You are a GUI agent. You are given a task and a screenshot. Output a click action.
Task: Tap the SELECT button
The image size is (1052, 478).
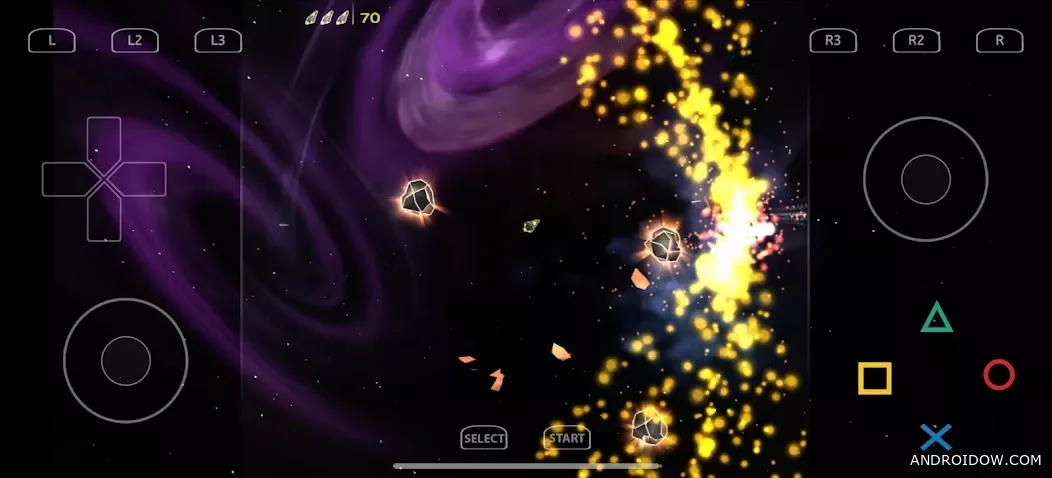click(484, 438)
